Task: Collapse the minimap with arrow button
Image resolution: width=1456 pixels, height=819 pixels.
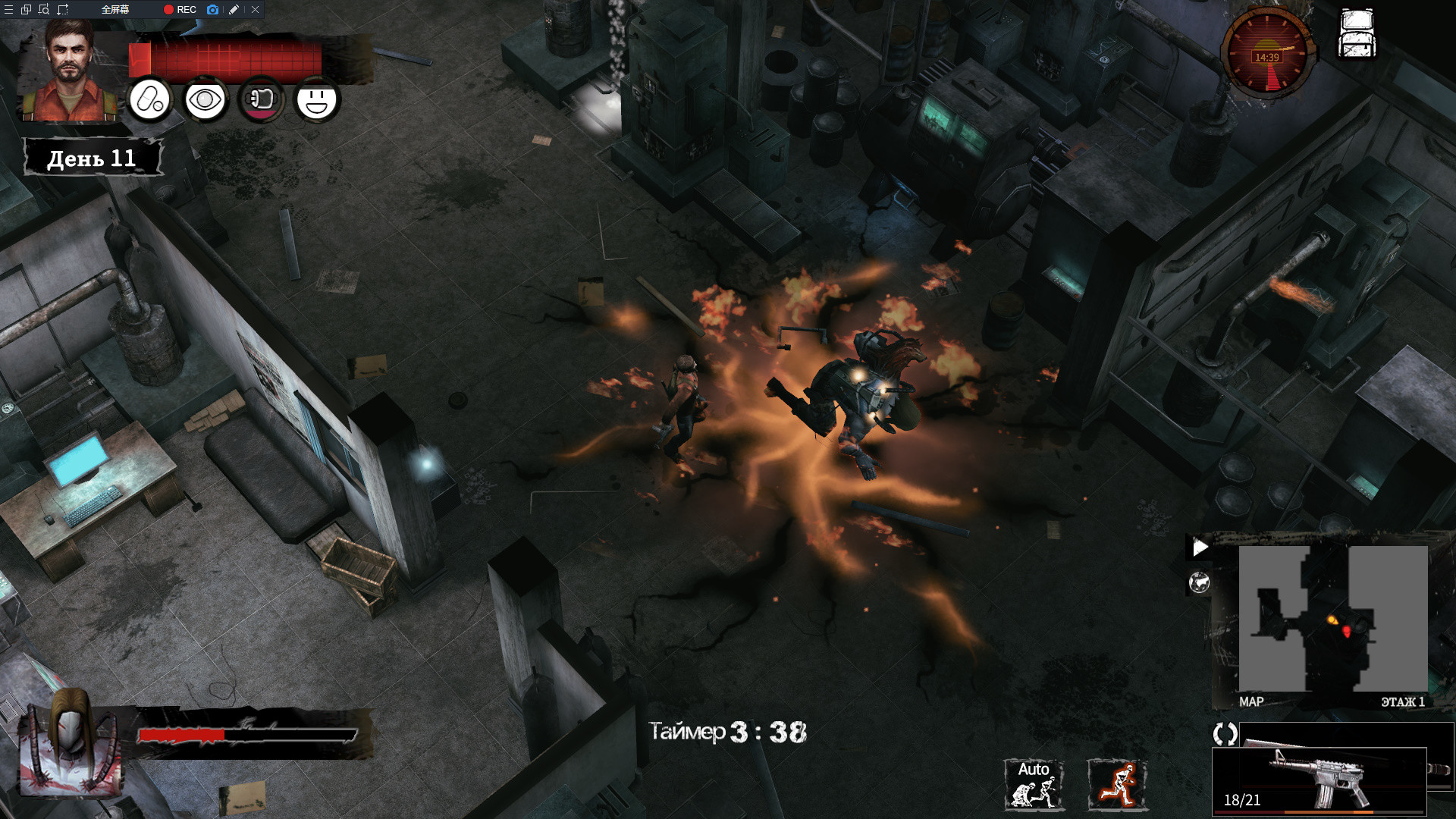Action: 1200,547
